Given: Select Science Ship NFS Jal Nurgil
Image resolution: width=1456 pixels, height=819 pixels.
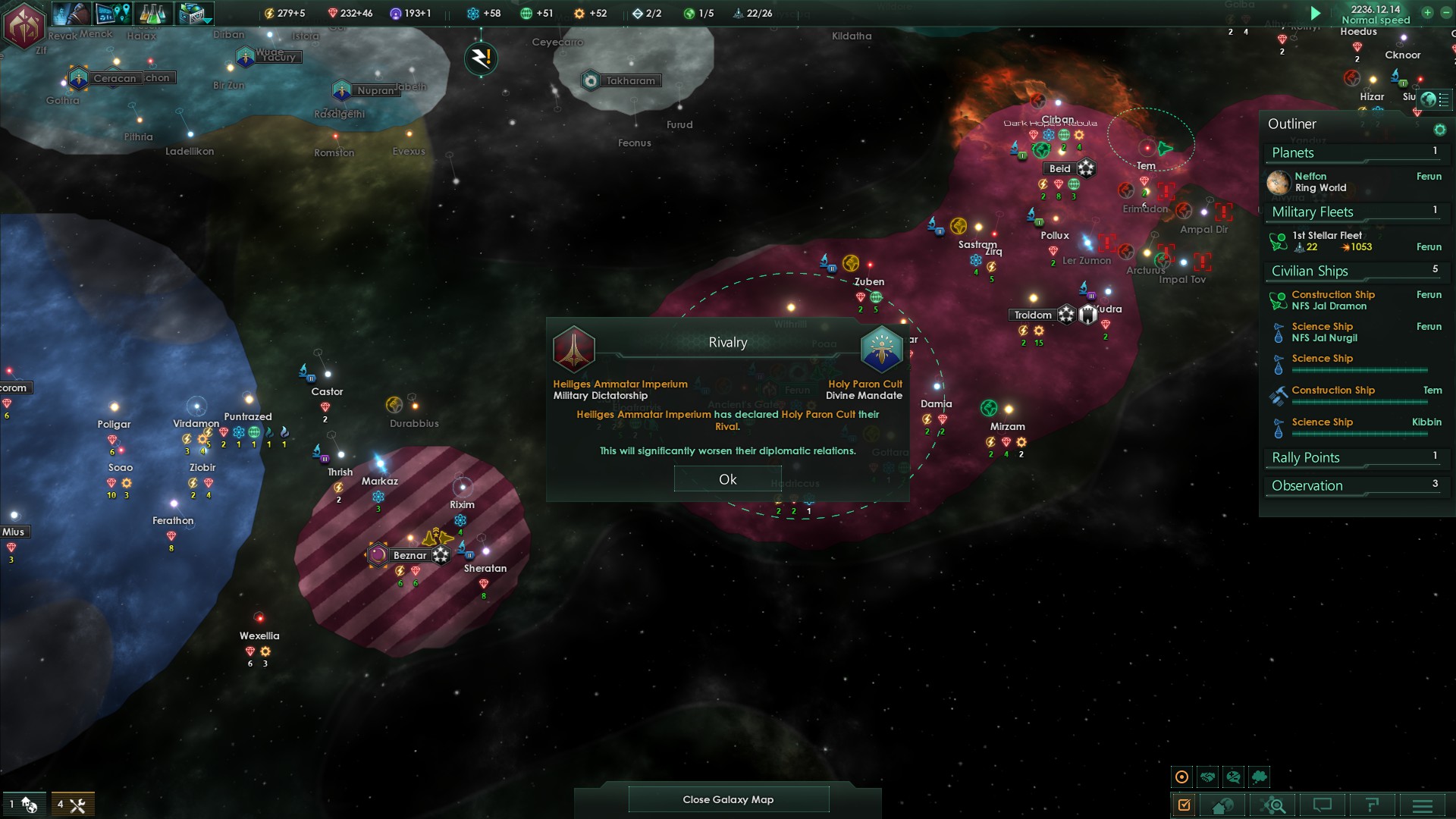Looking at the screenshot, I should [1324, 332].
